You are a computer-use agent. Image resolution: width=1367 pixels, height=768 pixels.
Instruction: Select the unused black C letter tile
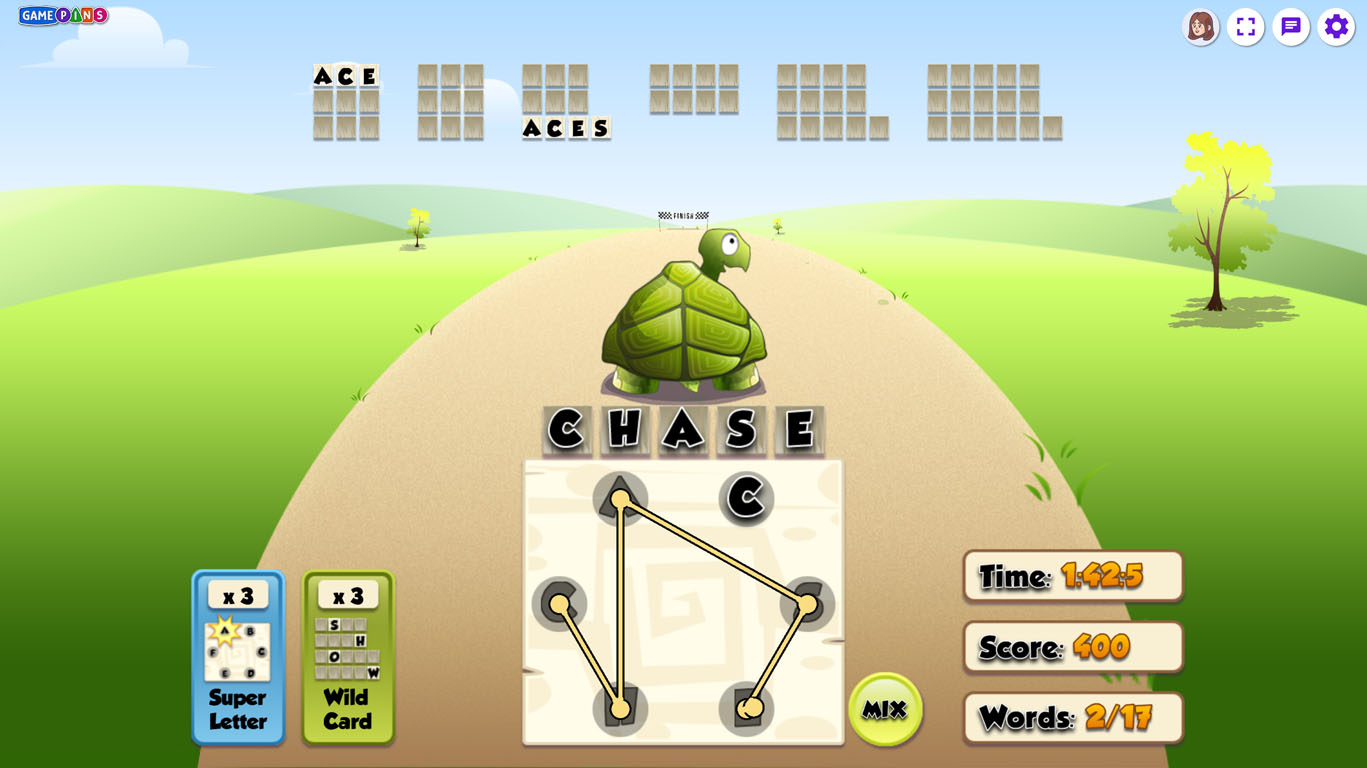[746, 497]
